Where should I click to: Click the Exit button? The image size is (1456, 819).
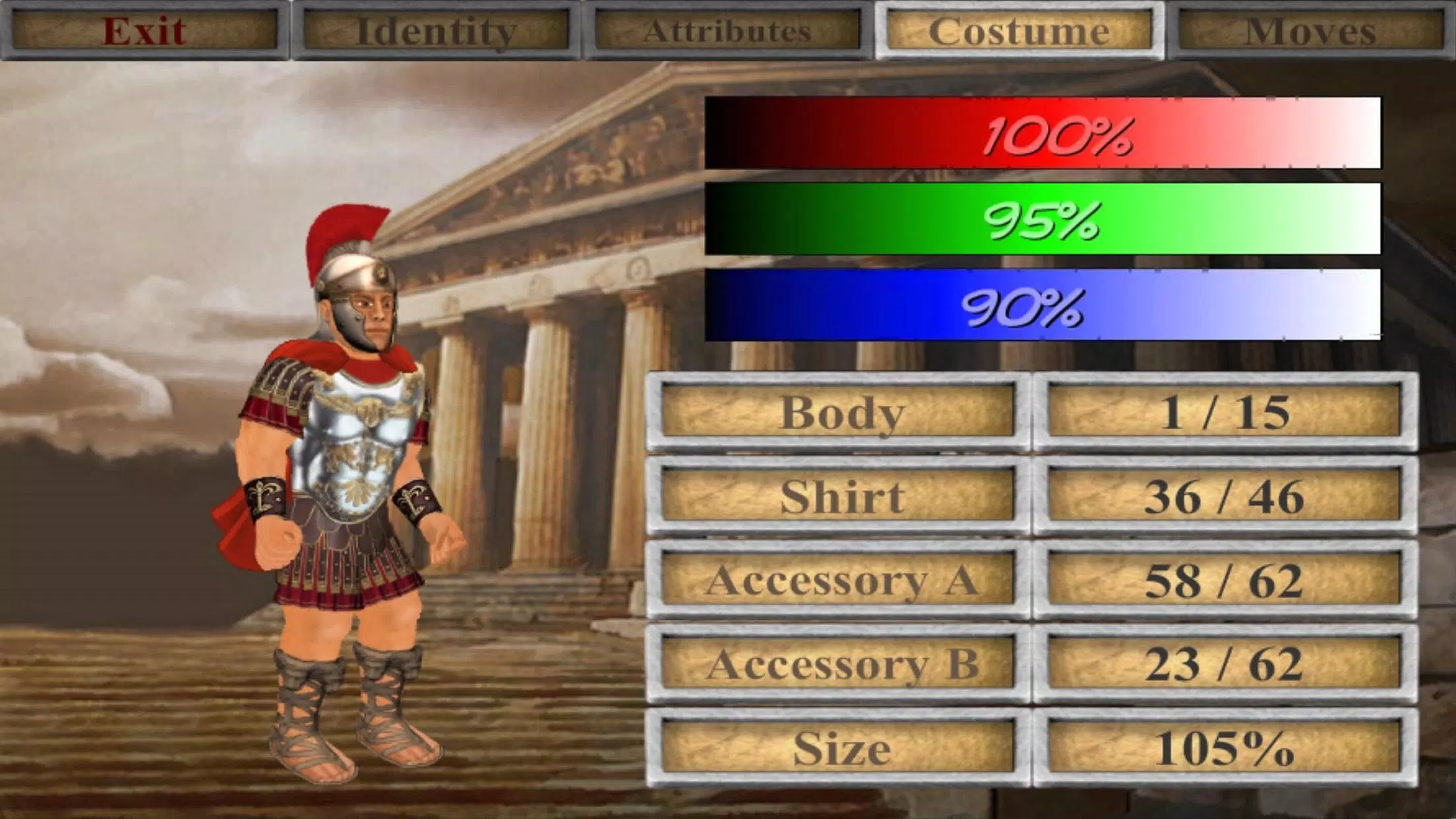point(146,30)
